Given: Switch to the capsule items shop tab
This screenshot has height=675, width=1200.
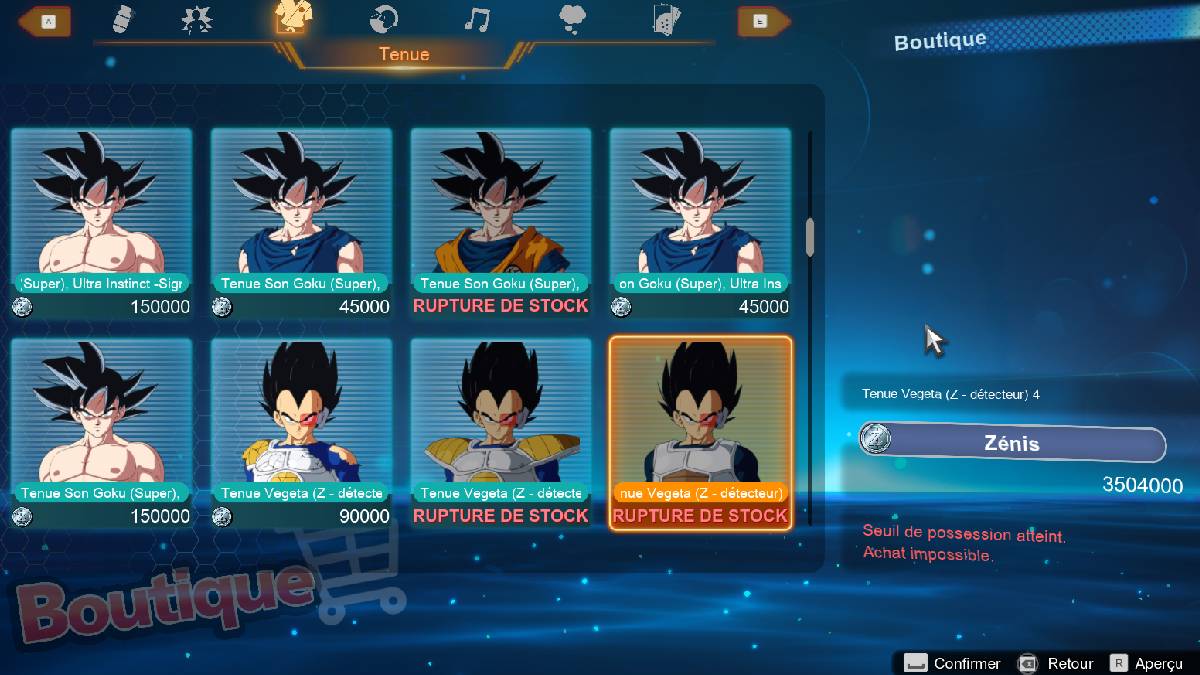Looking at the screenshot, I should [x=124, y=19].
